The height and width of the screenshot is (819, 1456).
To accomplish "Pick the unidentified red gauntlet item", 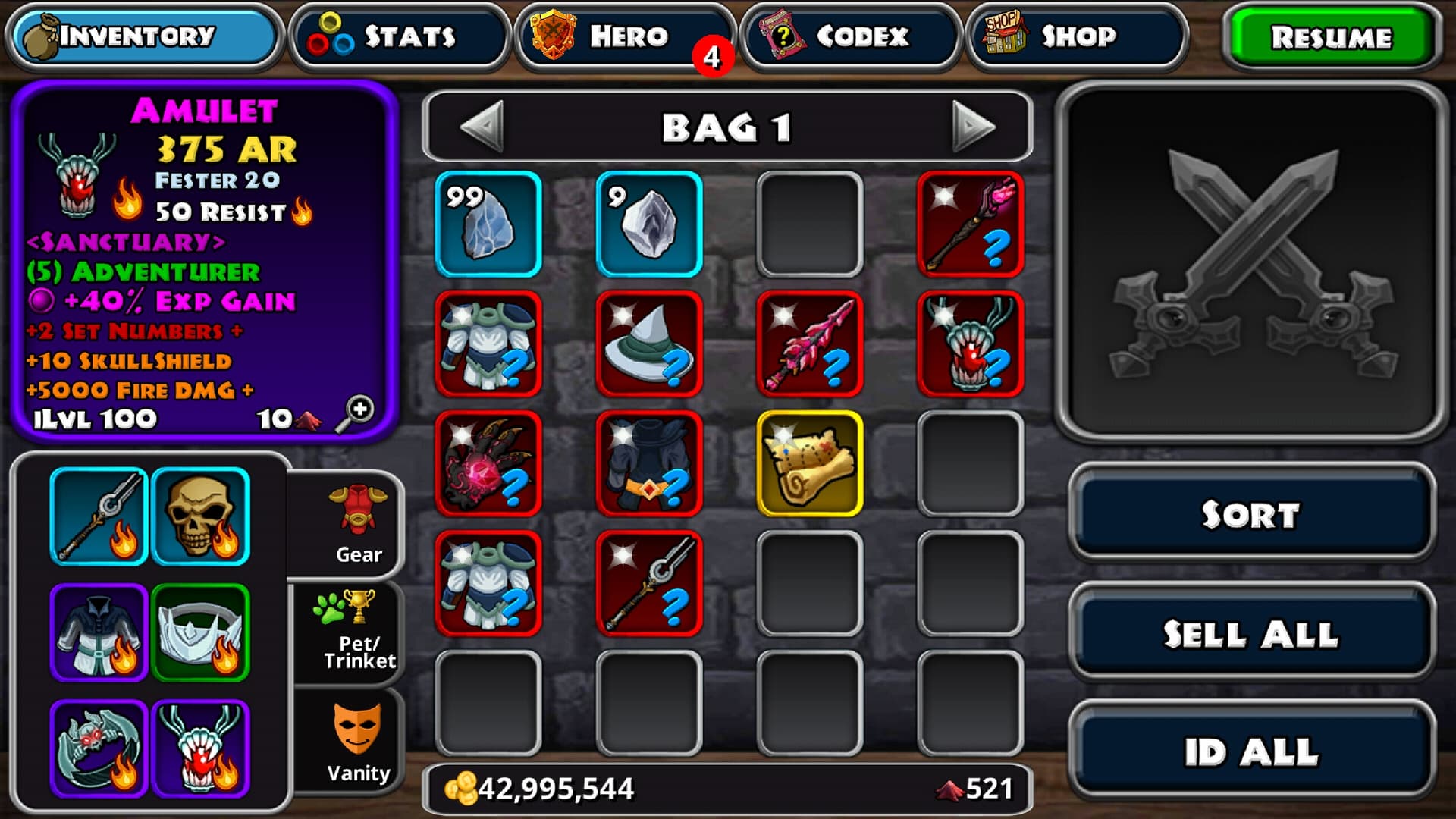I will coord(488,463).
